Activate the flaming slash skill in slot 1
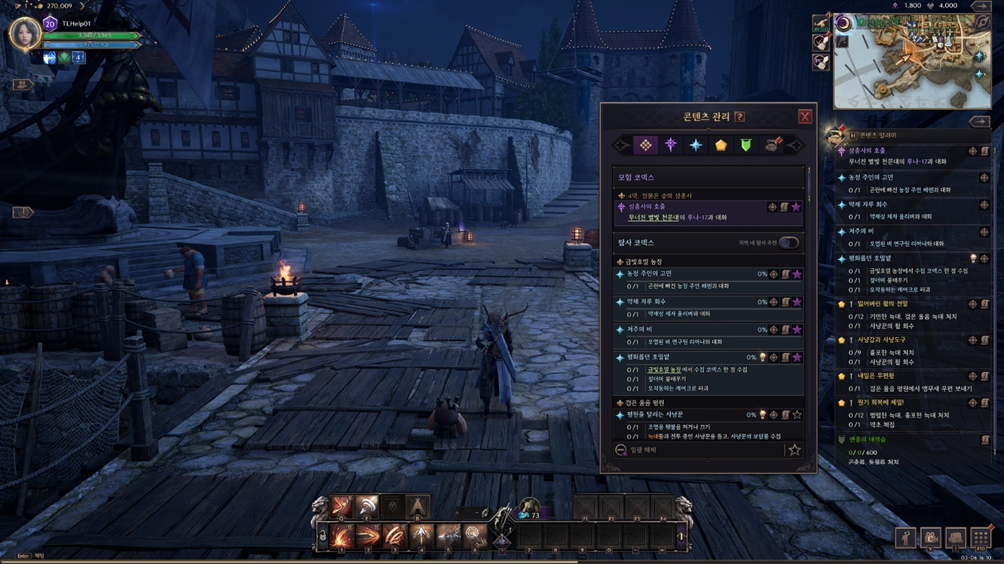The height and width of the screenshot is (564, 1004). point(342,537)
